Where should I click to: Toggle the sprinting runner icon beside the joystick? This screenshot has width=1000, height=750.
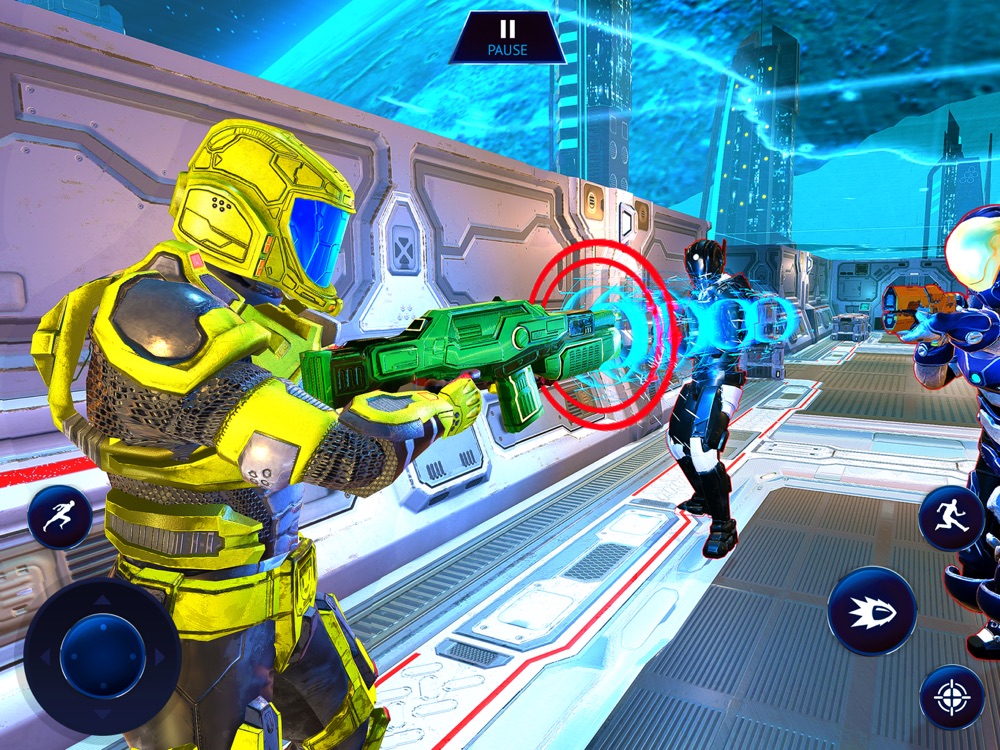click(60, 517)
